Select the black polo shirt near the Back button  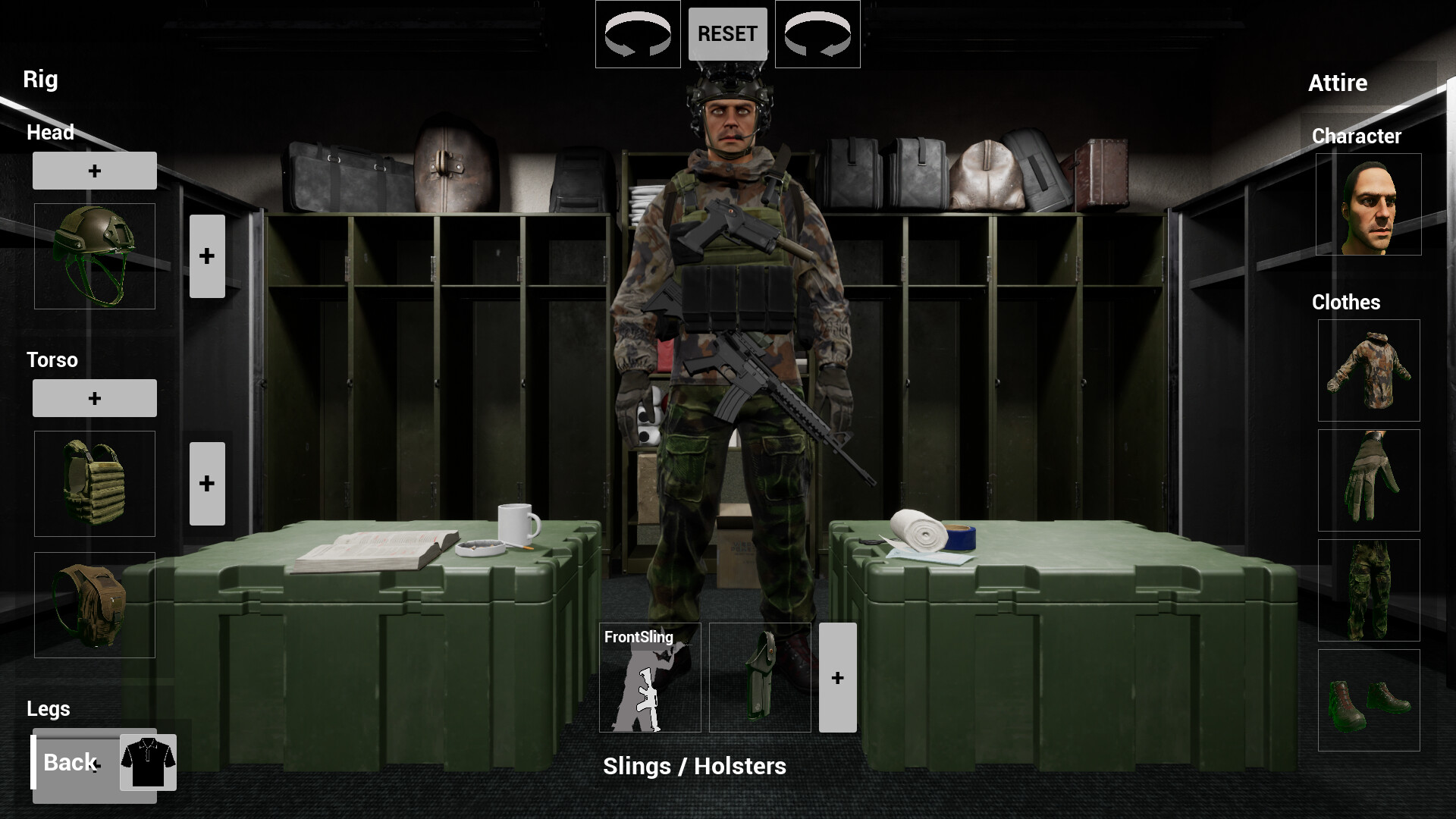point(149,763)
